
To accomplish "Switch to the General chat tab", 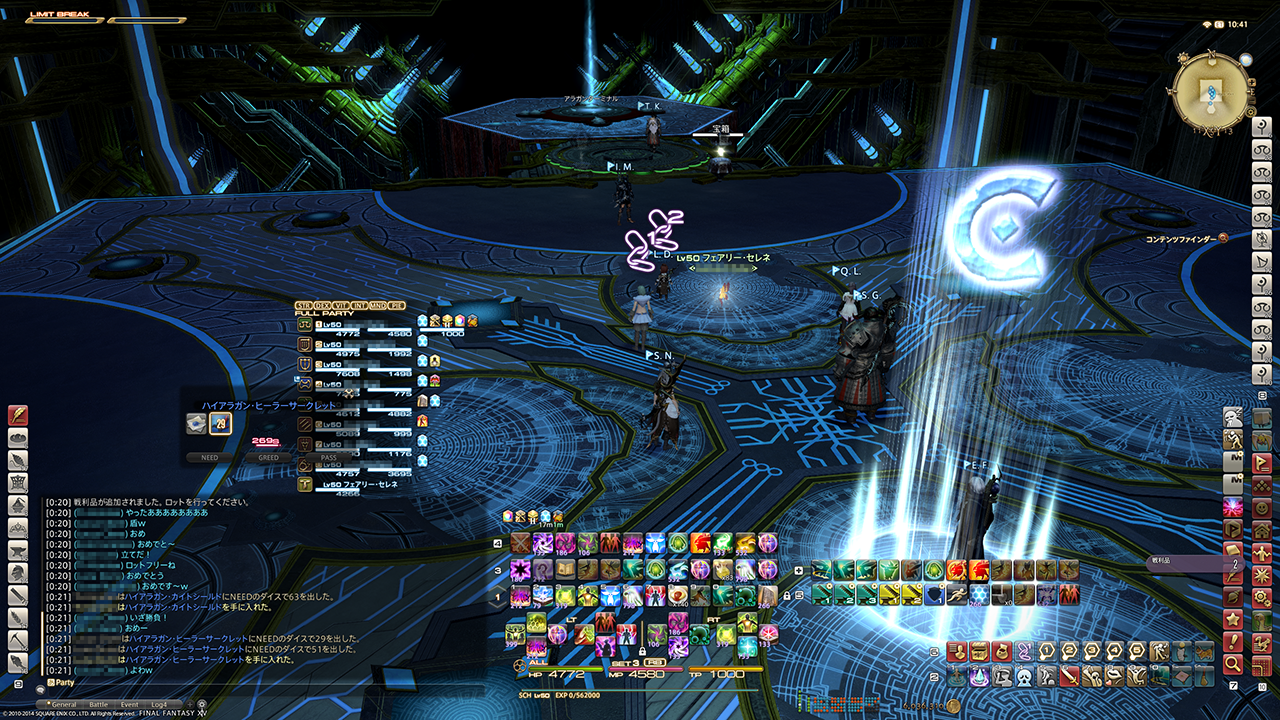I will pos(64,705).
